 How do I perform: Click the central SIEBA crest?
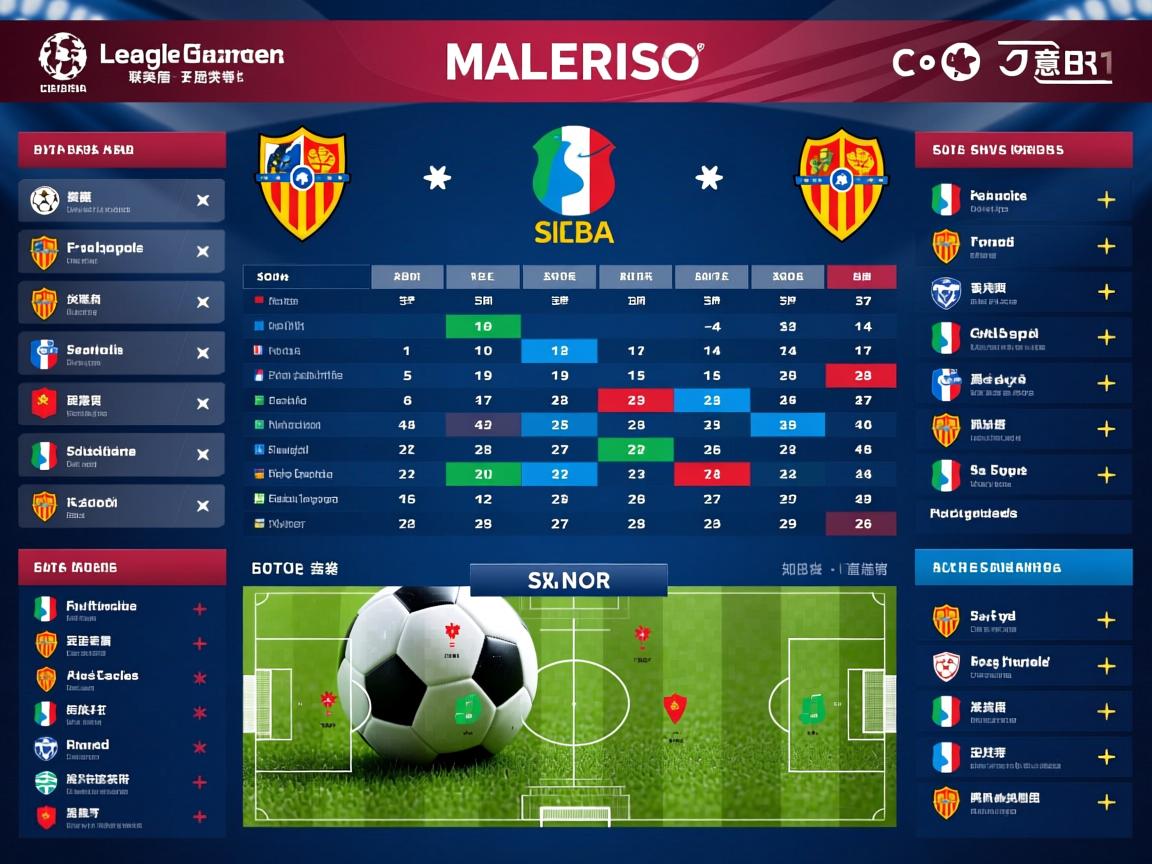(573, 185)
